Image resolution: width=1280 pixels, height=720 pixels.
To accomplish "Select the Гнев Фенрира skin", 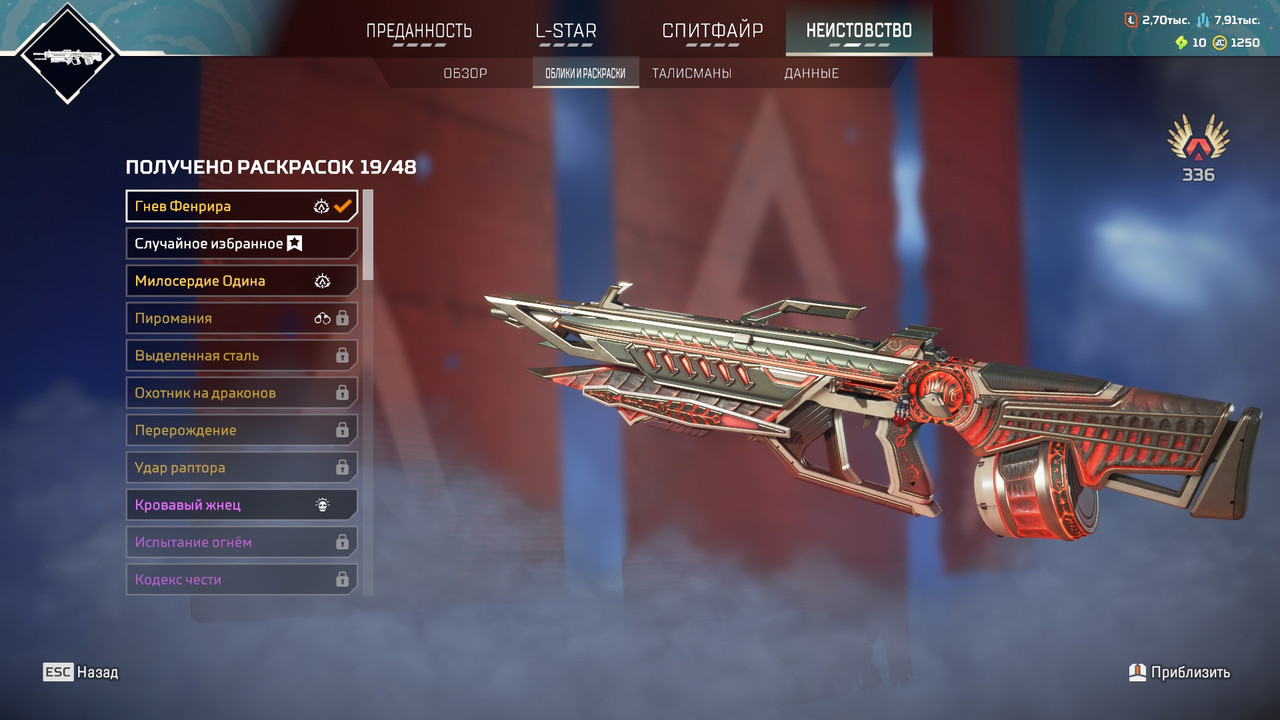I will [241, 206].
